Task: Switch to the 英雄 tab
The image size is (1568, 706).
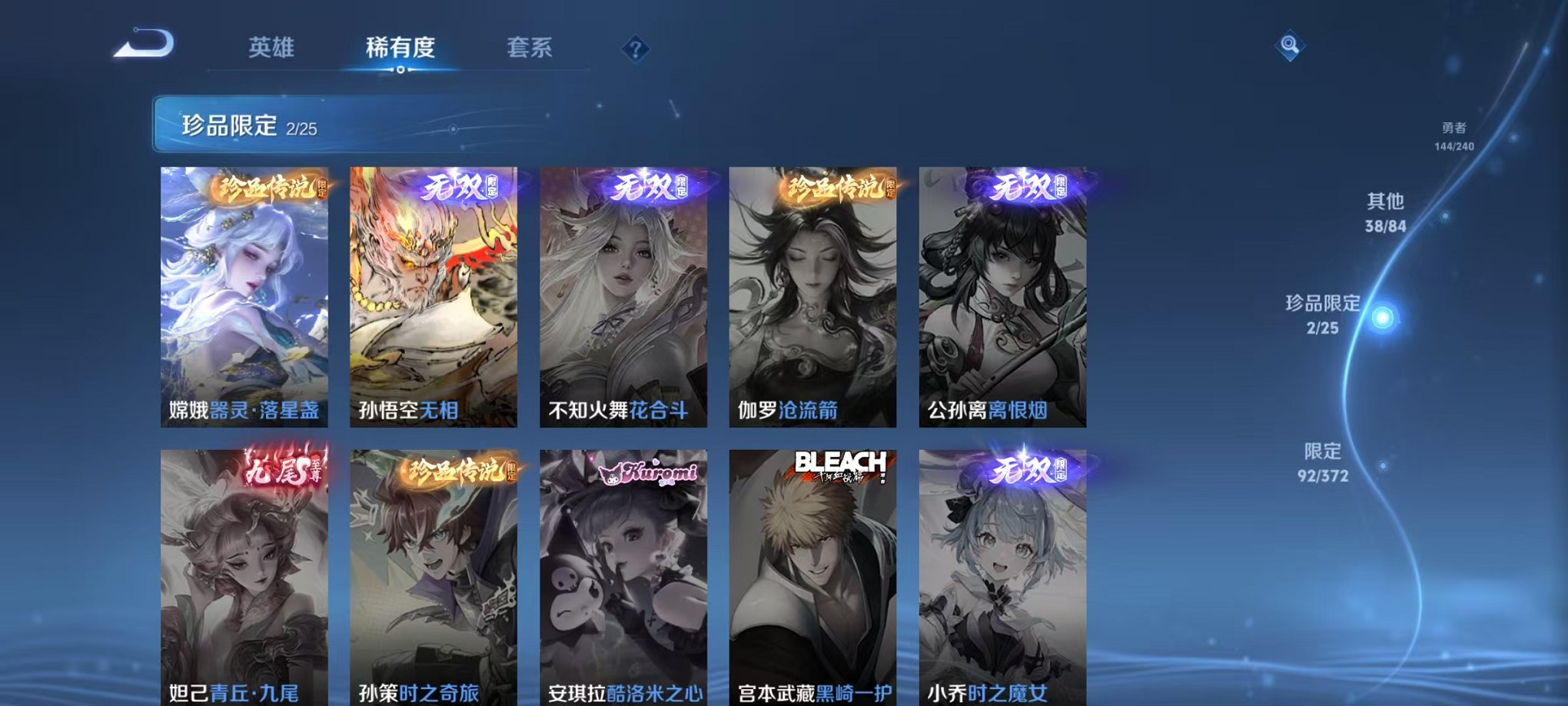Action: pyautogui.click(x=273, y=46)
